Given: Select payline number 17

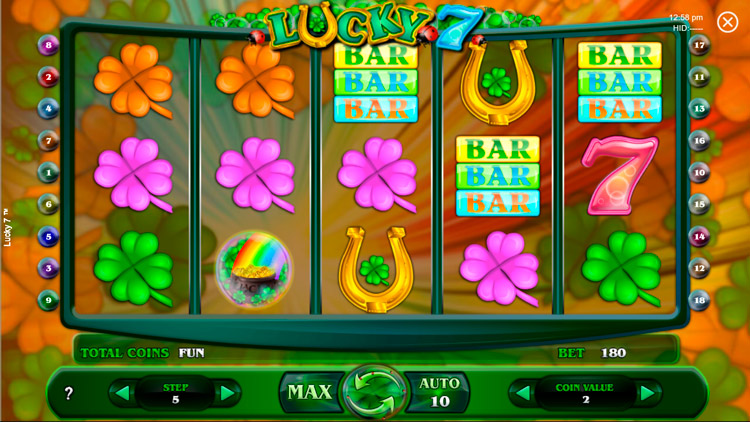Looking at the screenshot, I should (700, 45).
